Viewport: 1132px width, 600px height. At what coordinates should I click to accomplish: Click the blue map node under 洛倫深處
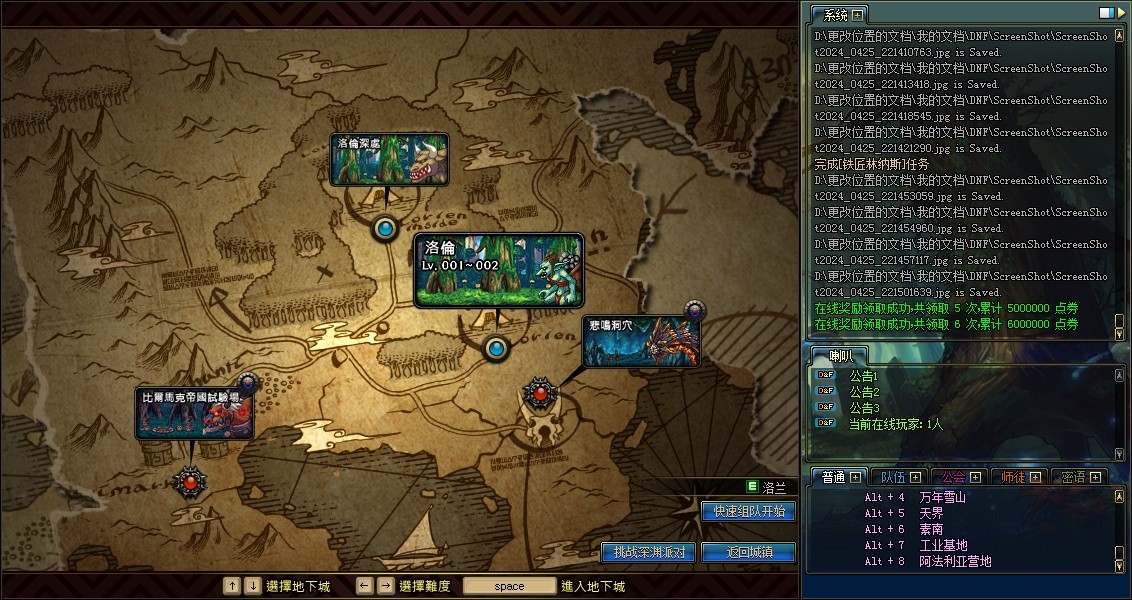(x=385, y=229)
